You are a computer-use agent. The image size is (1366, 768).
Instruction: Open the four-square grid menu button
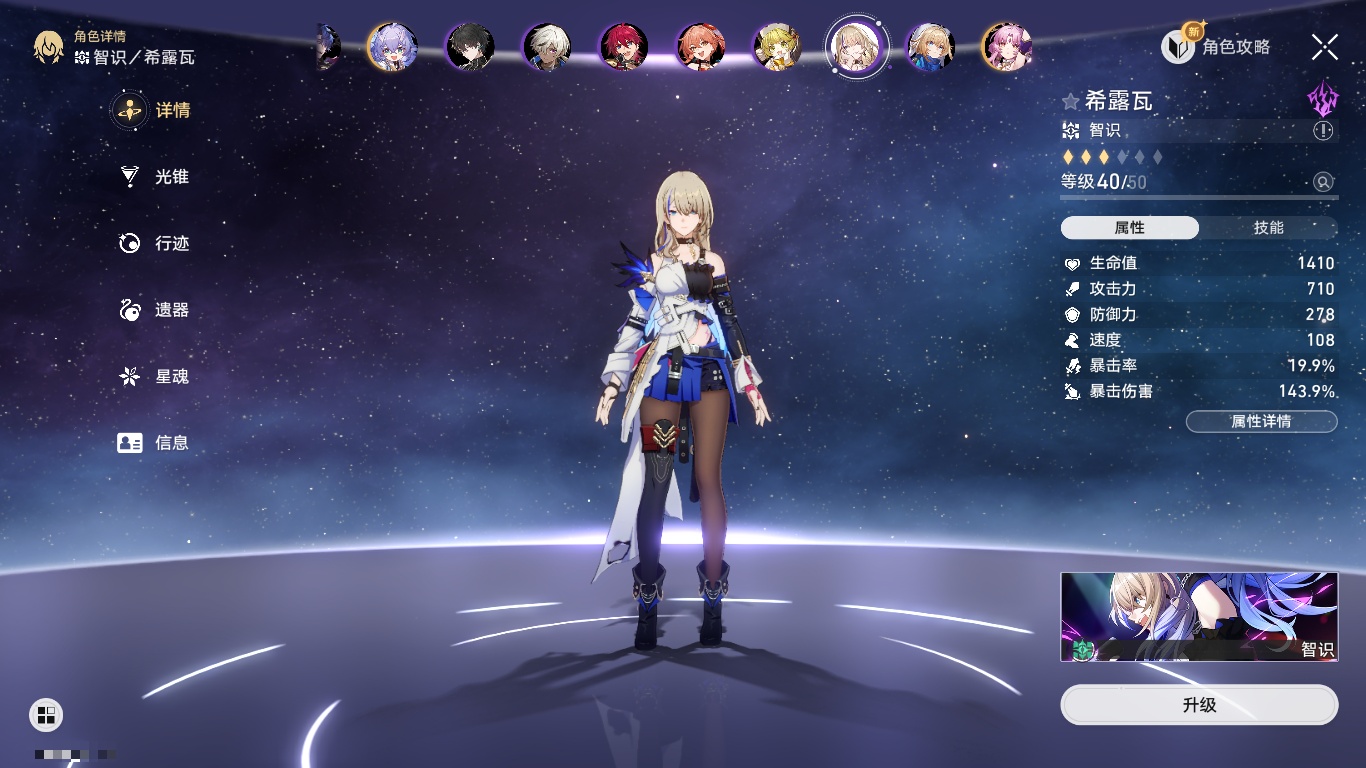46,714
